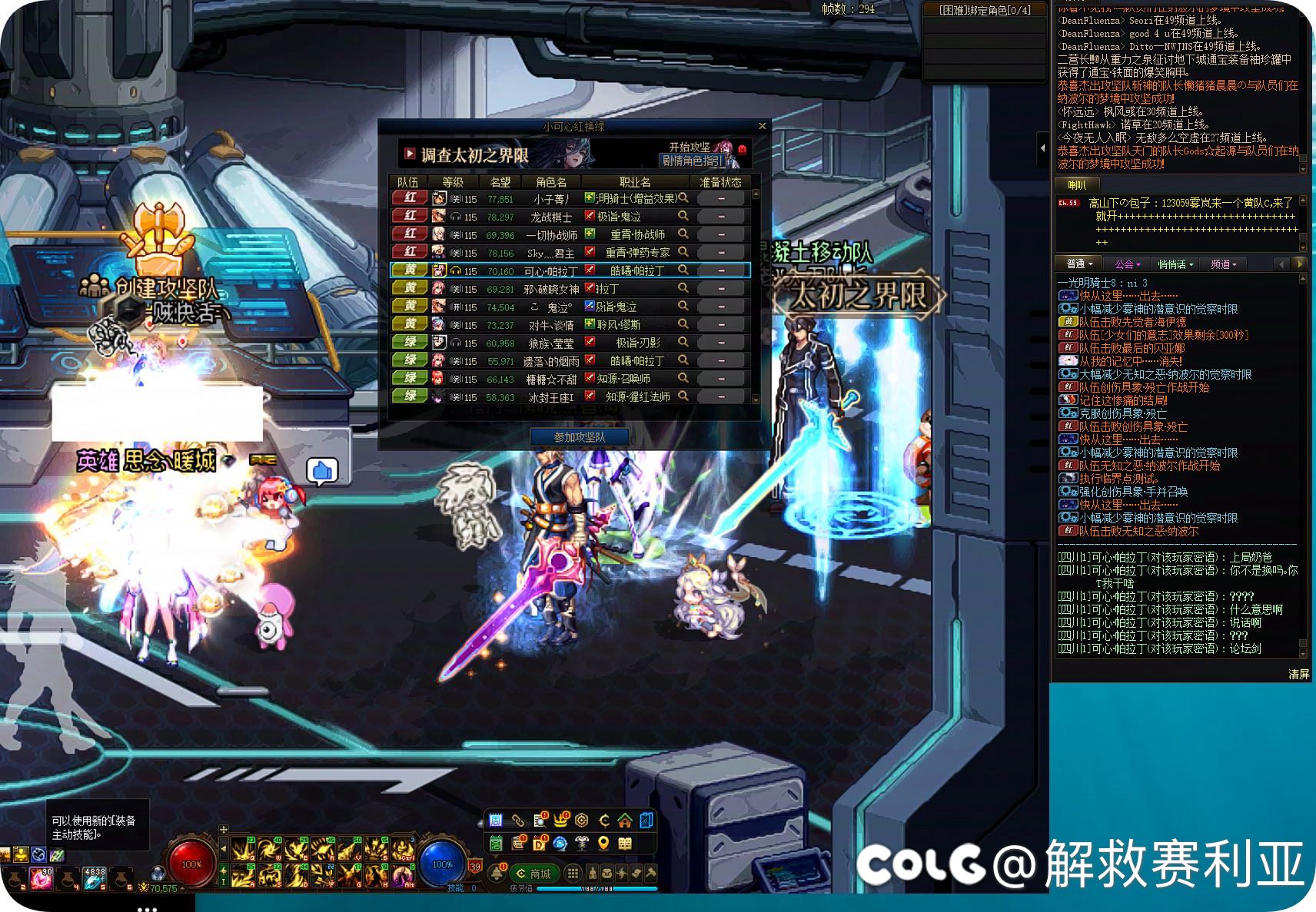Open the grid menu button beside 商城

click(x=573, y=873)
